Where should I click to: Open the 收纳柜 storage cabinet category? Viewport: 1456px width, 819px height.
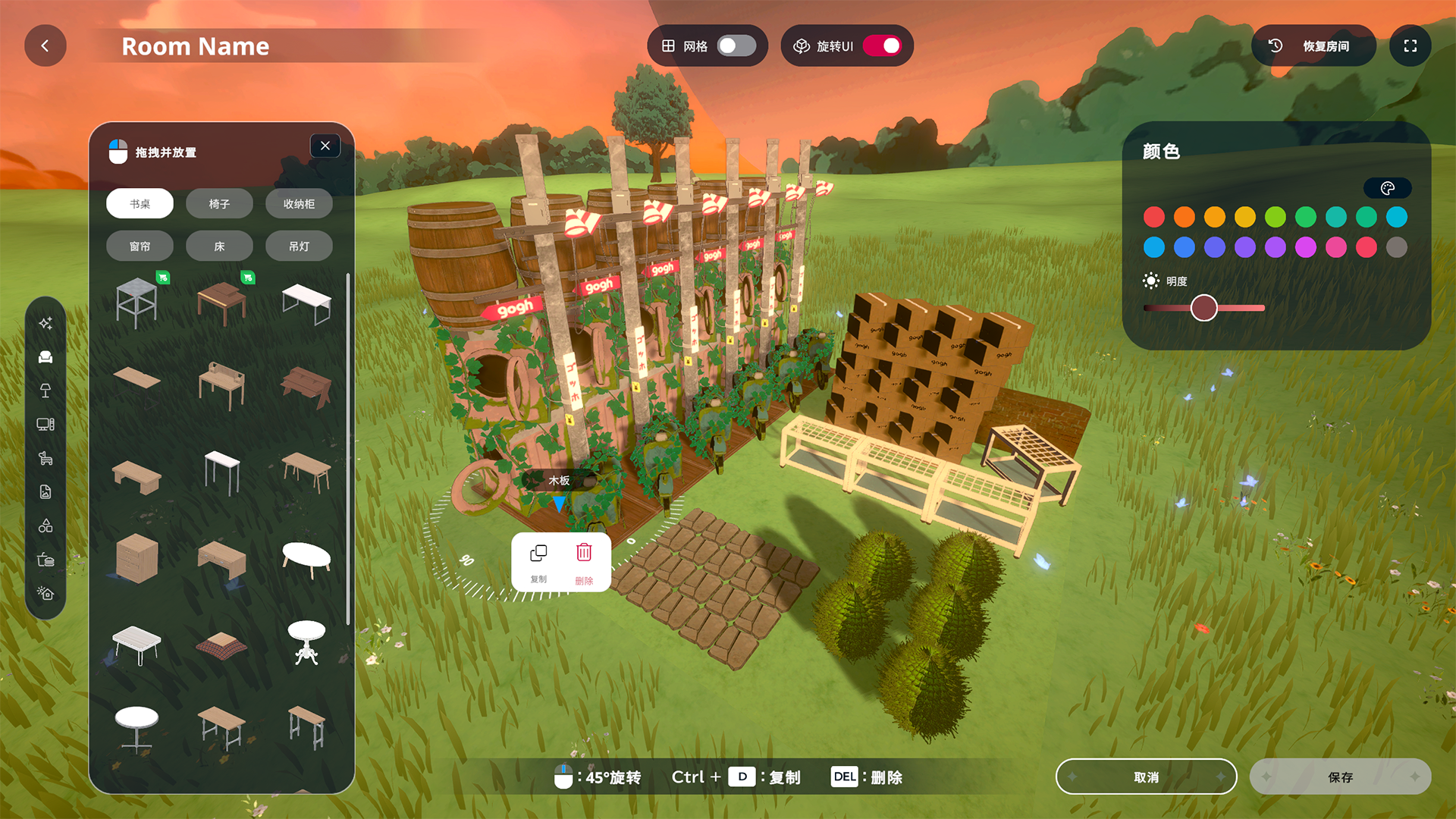point(299,204)
